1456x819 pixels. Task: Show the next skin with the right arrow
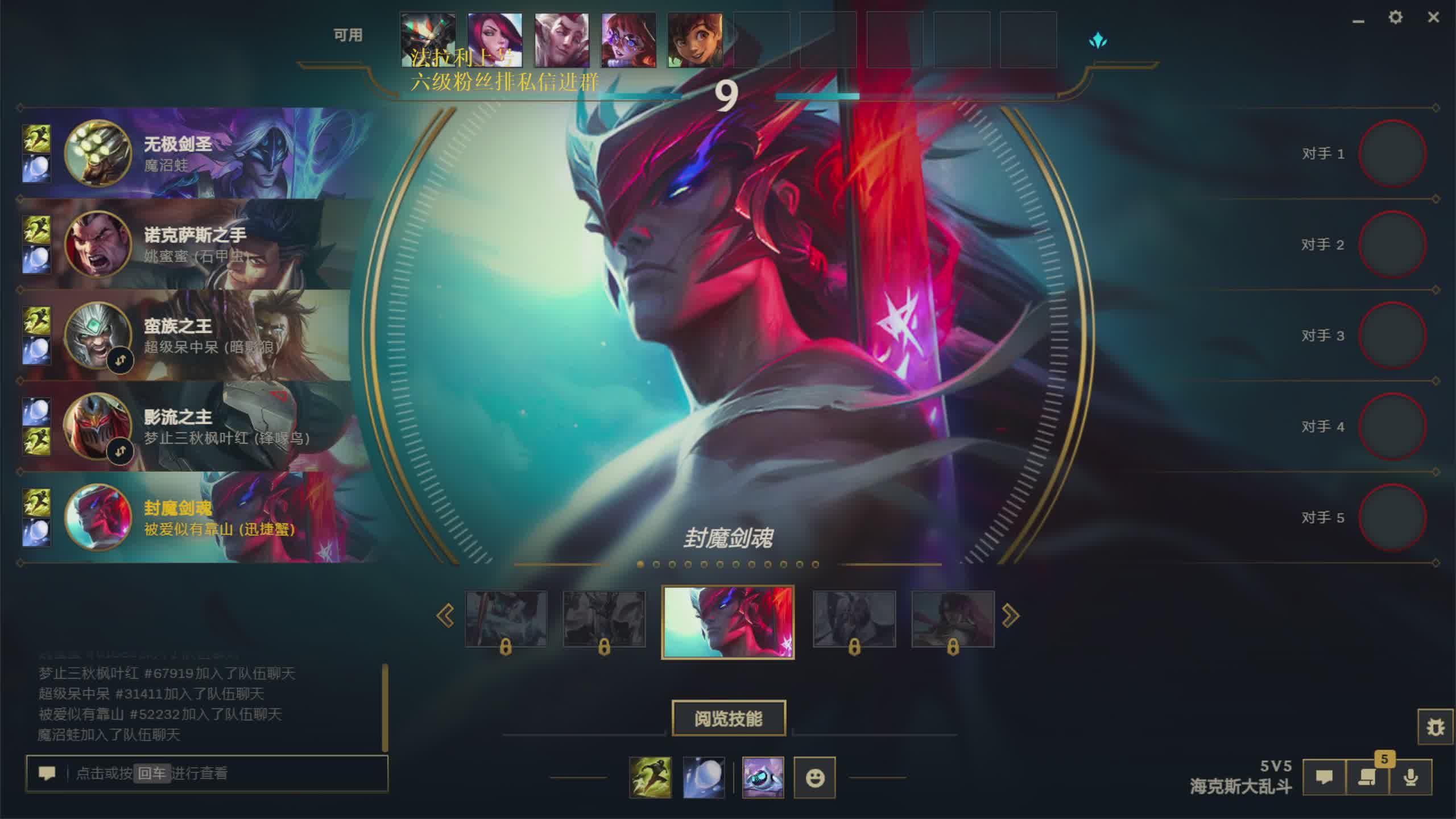point(1010,616)
